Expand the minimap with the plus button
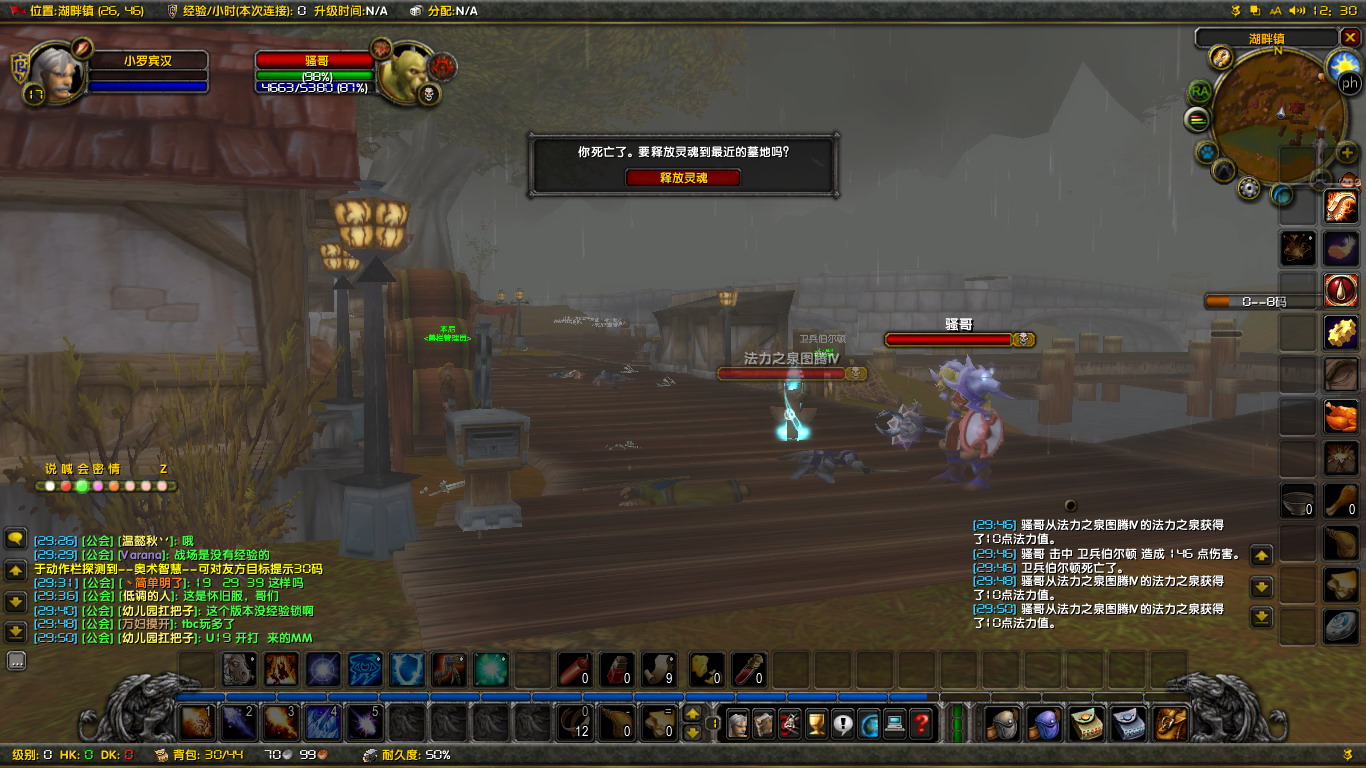Viewport: 1366px width, 768px height. pyautogui.click(x=1346, y=151)
